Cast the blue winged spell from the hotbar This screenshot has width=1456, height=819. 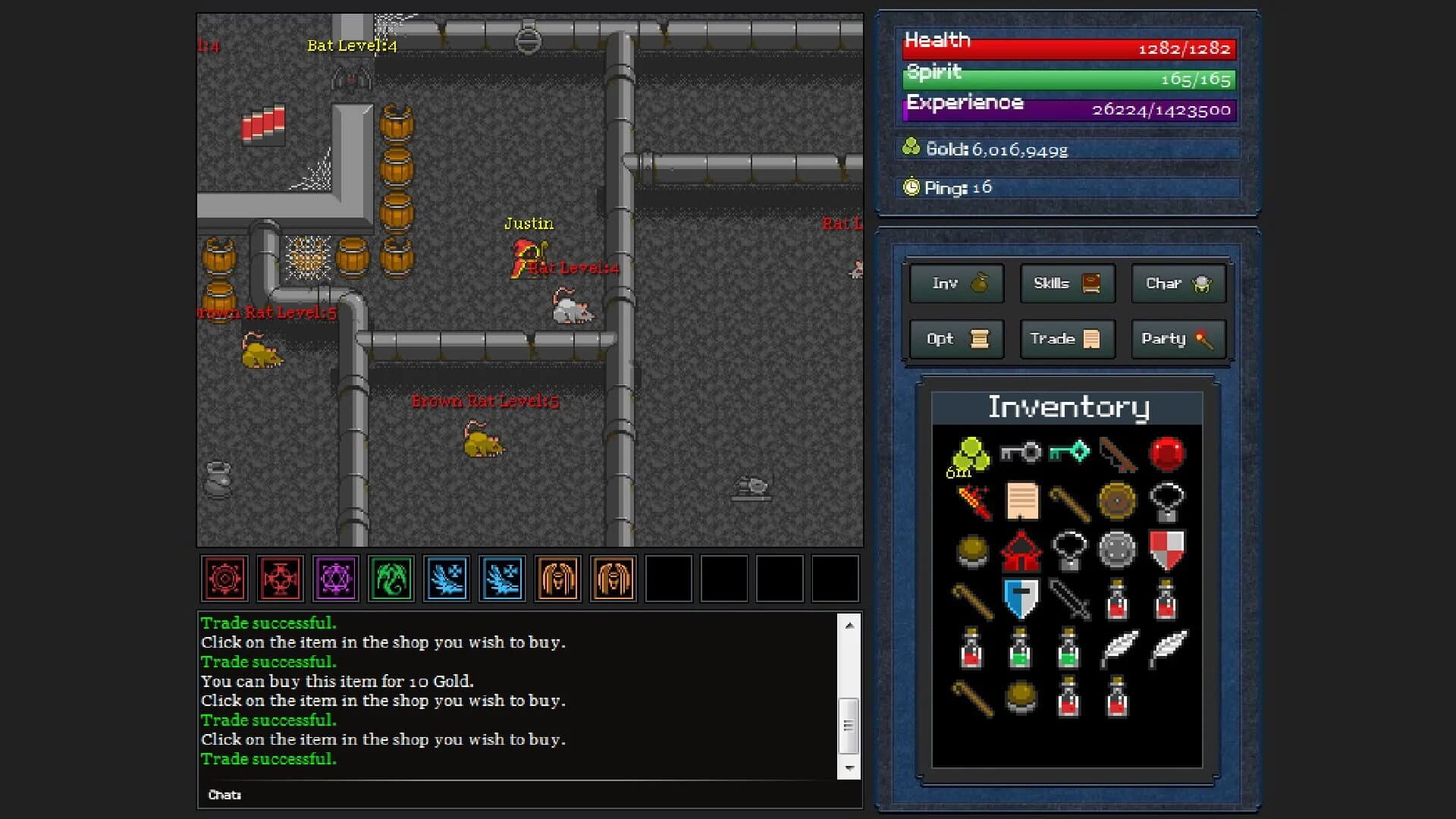pos(447,579)
